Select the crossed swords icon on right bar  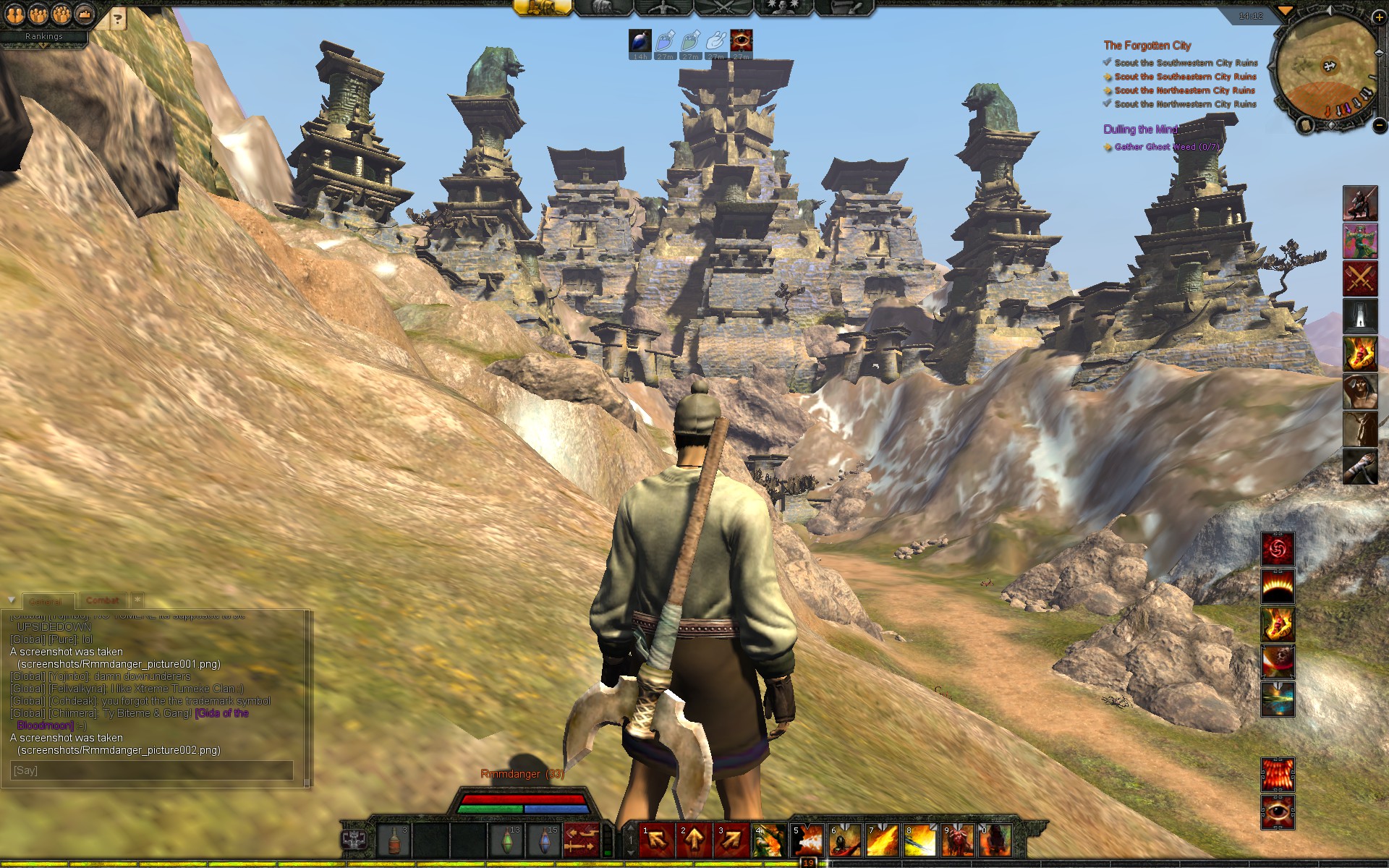(x=1360, y=278)
